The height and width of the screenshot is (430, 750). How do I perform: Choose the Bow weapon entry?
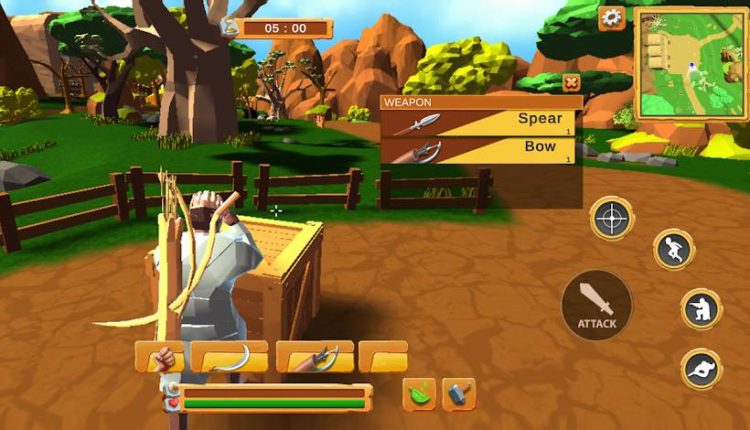point(480,151)
